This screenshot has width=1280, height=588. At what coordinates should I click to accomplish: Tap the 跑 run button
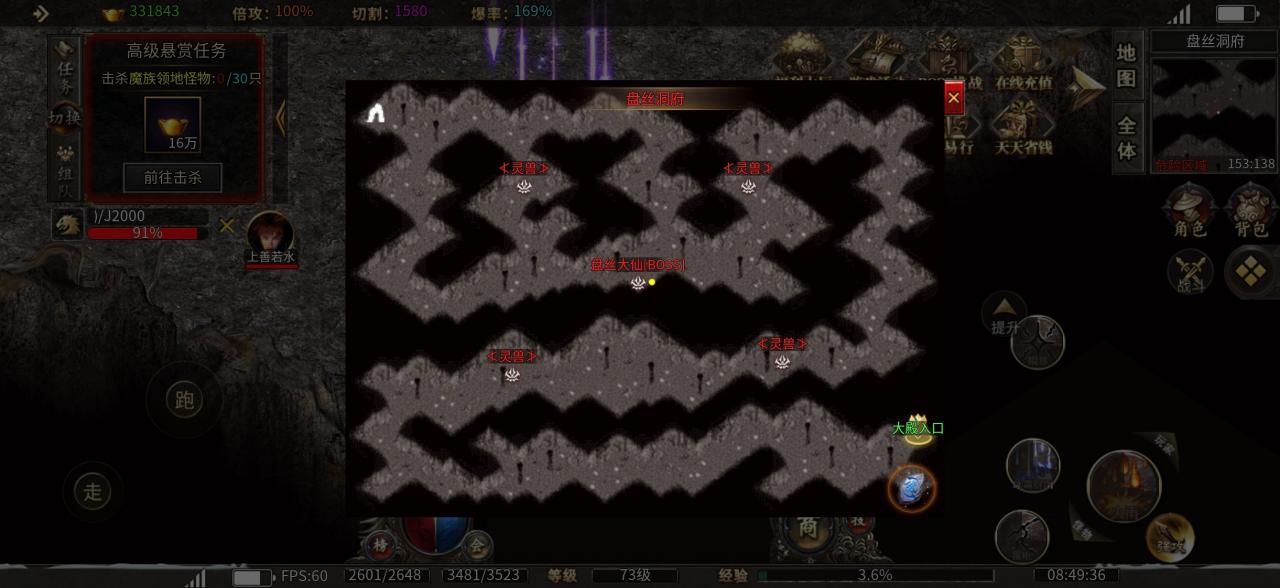pyautogui.click(x=184, y=400)
